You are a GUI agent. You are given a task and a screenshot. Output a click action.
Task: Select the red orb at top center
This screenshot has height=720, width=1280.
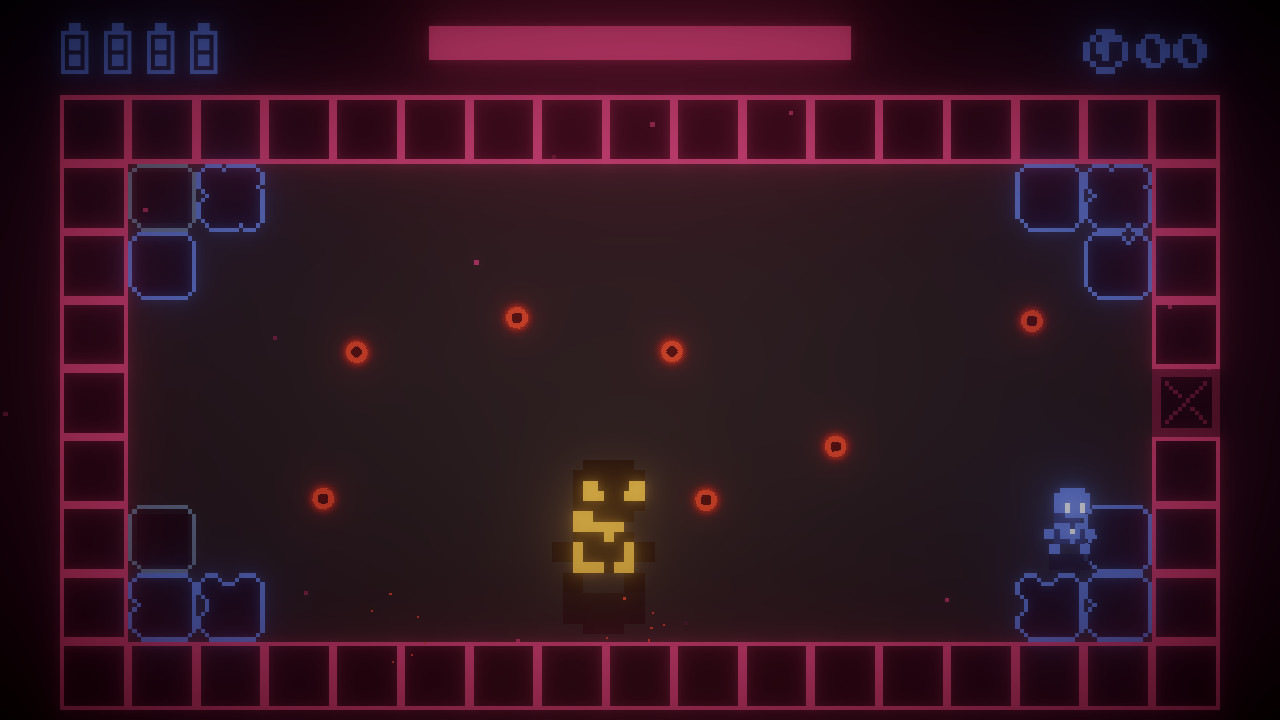517,318
